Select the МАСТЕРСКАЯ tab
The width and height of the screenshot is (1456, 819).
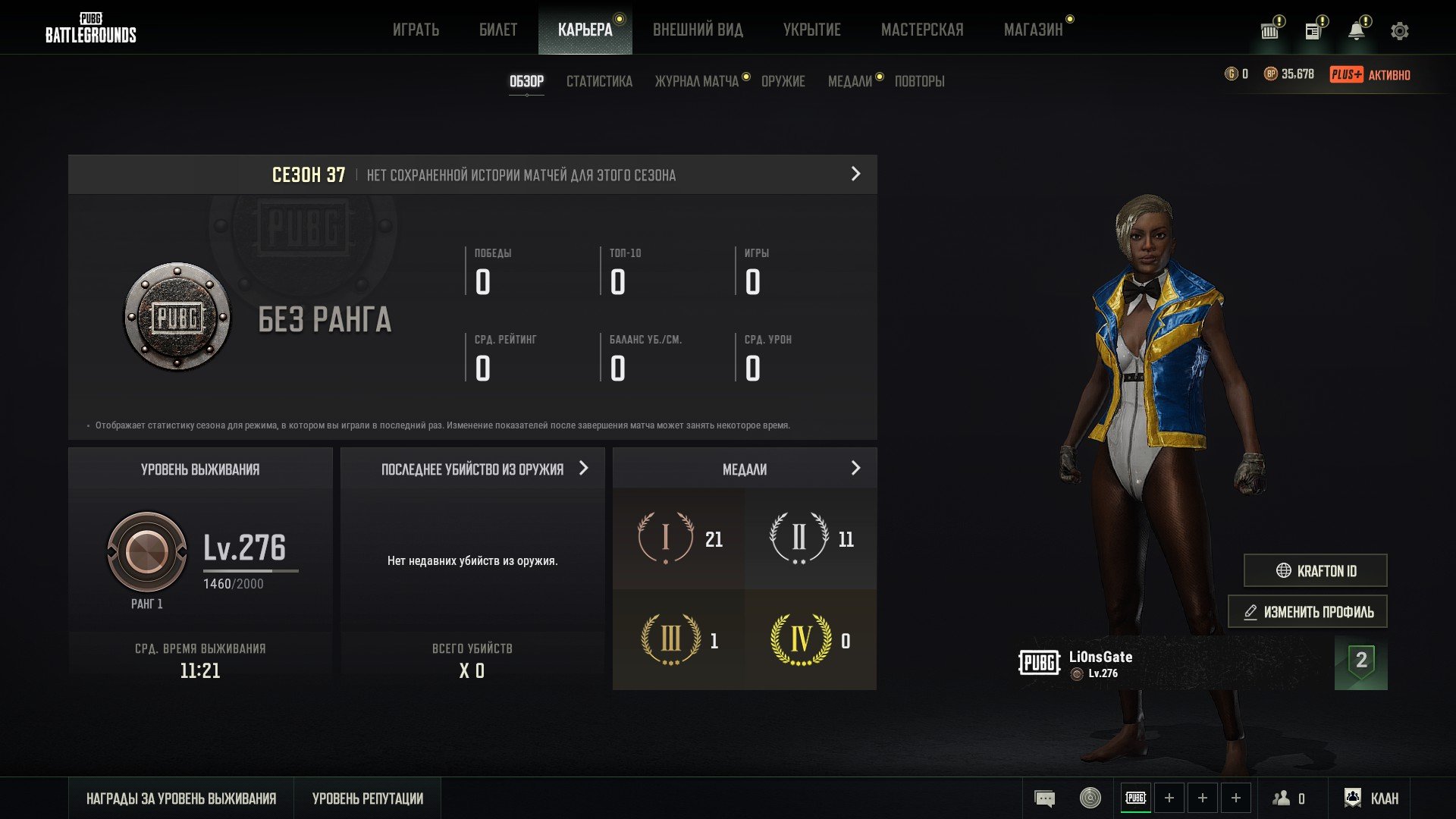(x=922, y=30)
